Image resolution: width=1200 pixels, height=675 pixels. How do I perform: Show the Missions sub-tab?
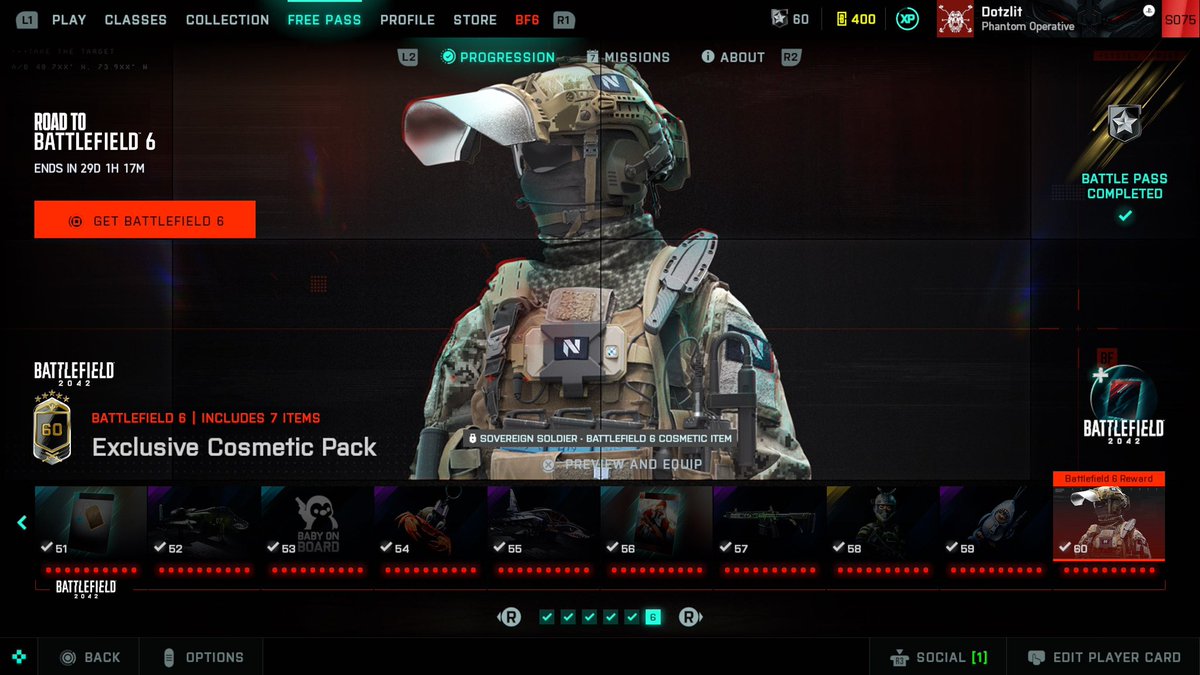click(x=628, y=57)
